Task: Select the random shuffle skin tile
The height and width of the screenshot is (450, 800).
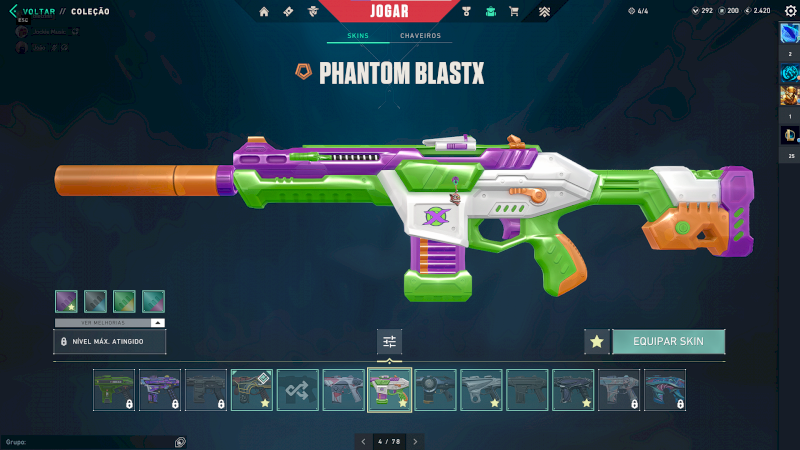Action: click(x=298, y=390)
